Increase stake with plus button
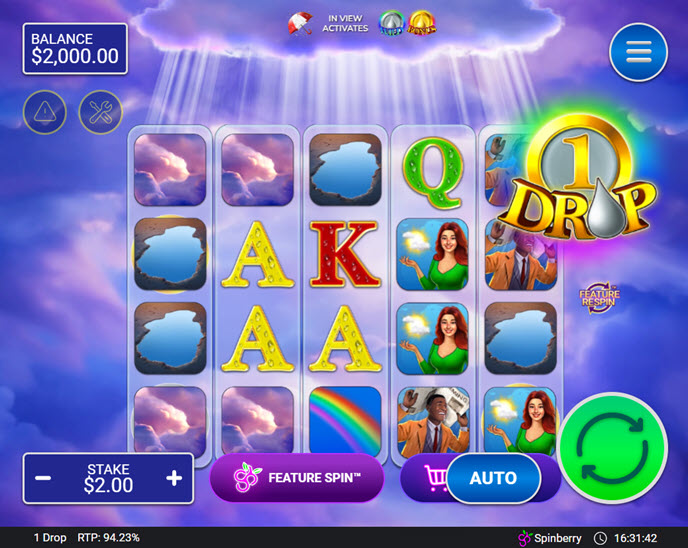The image size is (688, 548). point(174,478)
